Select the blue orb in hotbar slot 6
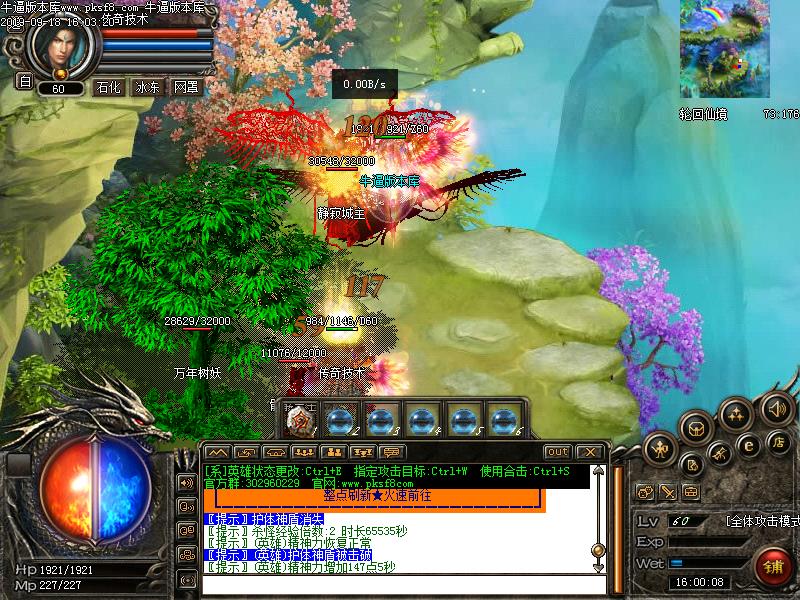The image size is (800, 600). pos(503,420)
